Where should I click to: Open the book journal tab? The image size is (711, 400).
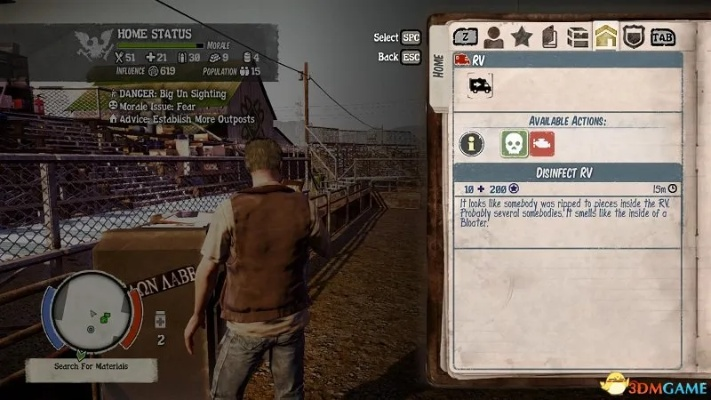pyautogui.click(x=549, y=38)
